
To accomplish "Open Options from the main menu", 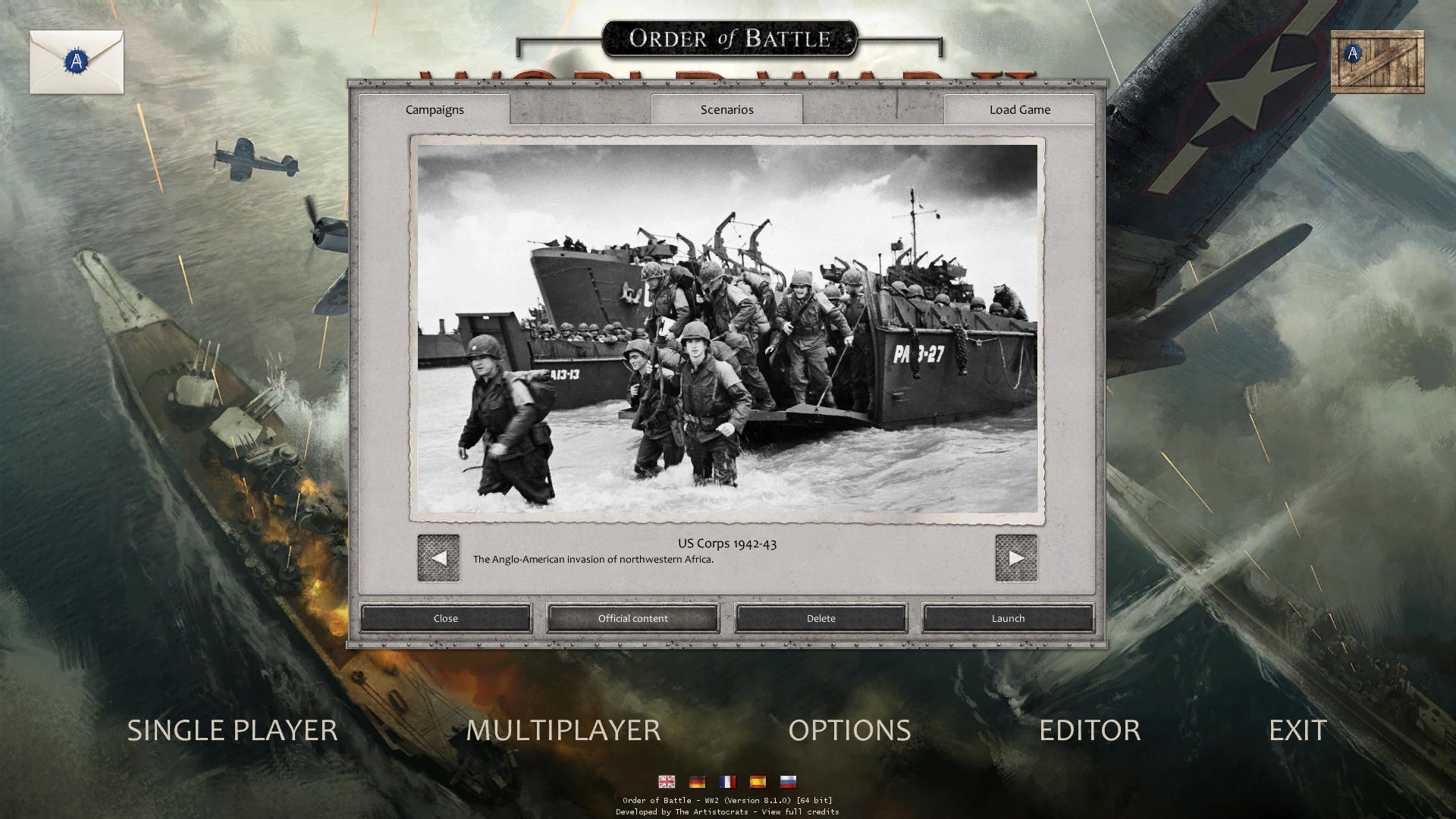I will 849,730.
